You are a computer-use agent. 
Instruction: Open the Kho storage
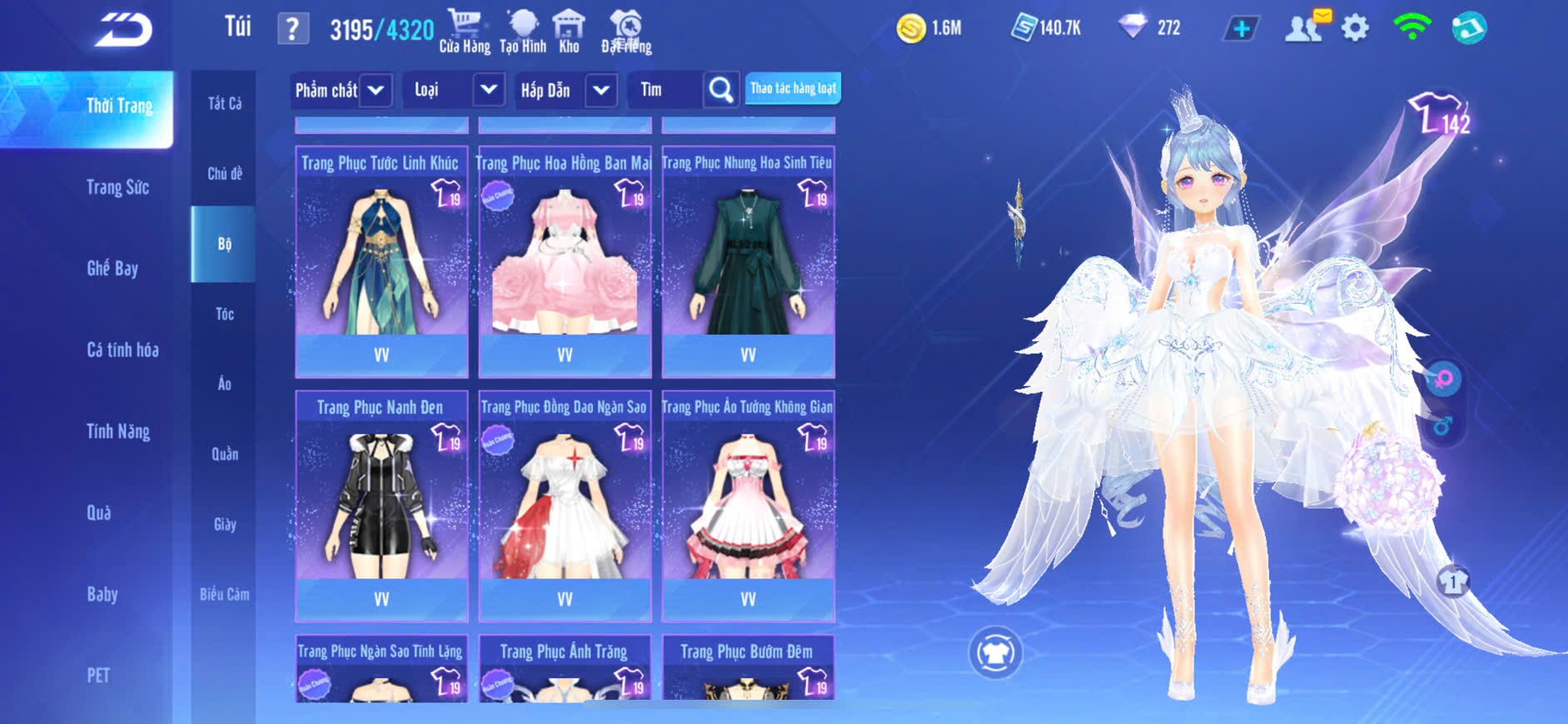tap(570, 31)
